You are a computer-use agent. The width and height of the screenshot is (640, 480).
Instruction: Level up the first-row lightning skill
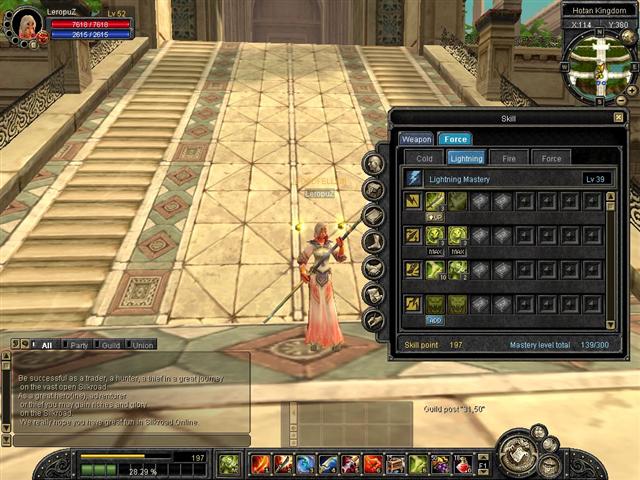coord(435,216)
